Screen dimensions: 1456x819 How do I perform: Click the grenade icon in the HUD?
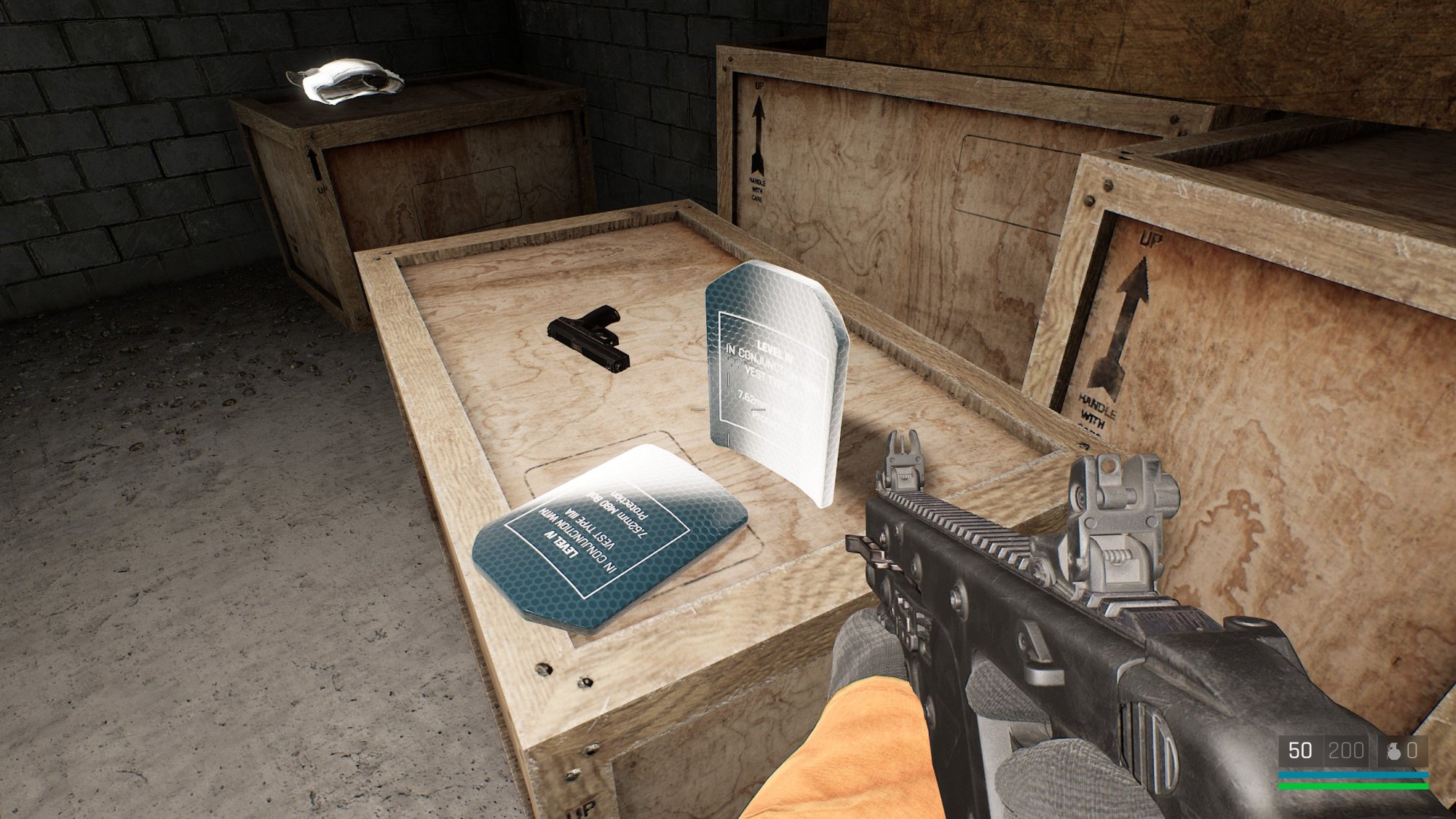click(x=1393, y=751)
